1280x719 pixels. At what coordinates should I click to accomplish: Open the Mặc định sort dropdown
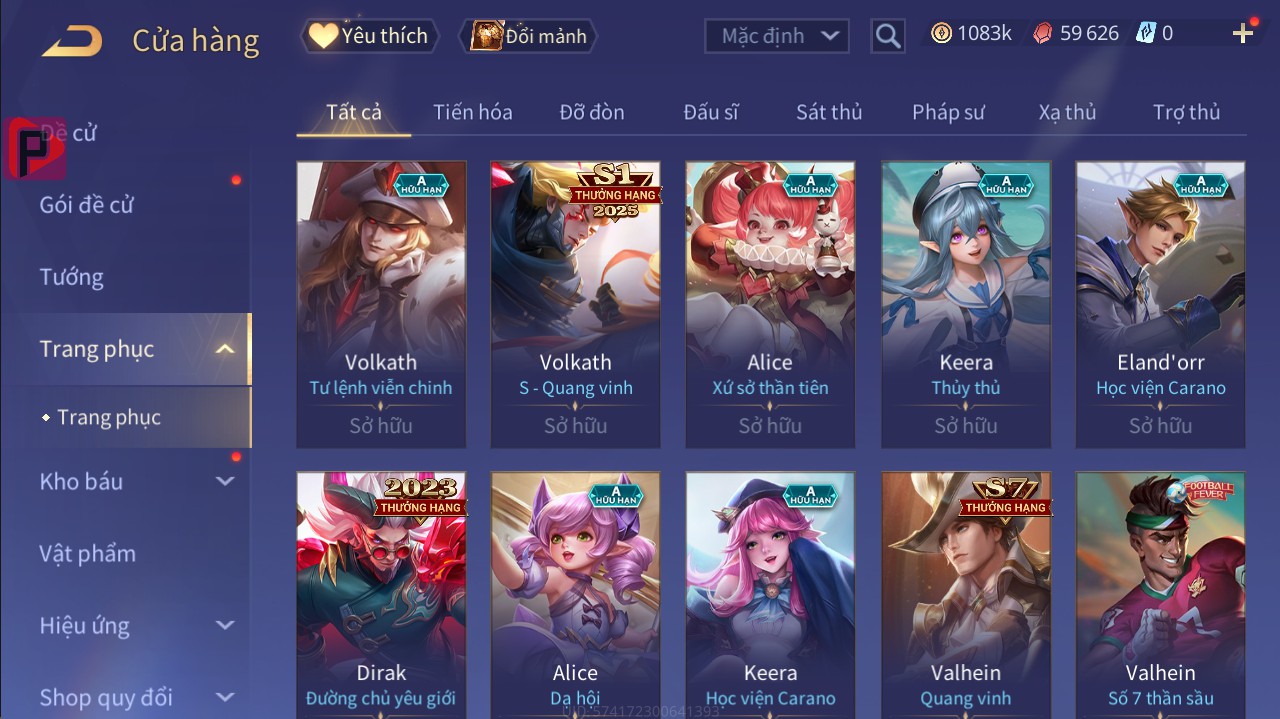click(x=777, y=36)
